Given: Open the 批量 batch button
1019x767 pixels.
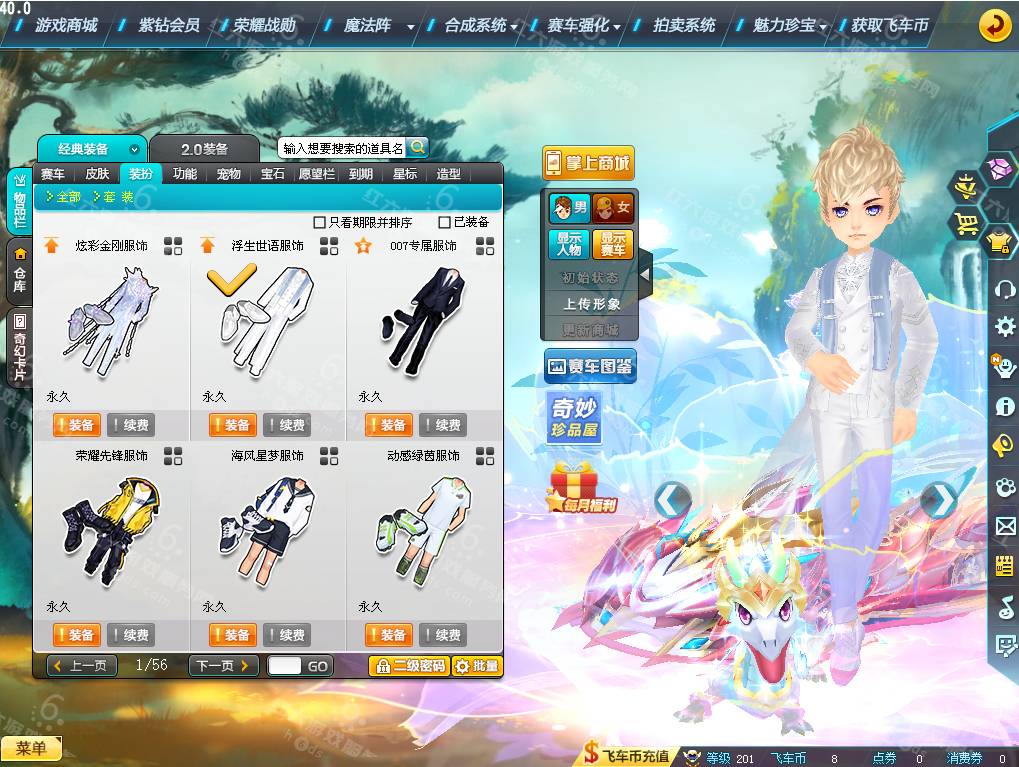Looking at the screenshot, I should point(477,665).
